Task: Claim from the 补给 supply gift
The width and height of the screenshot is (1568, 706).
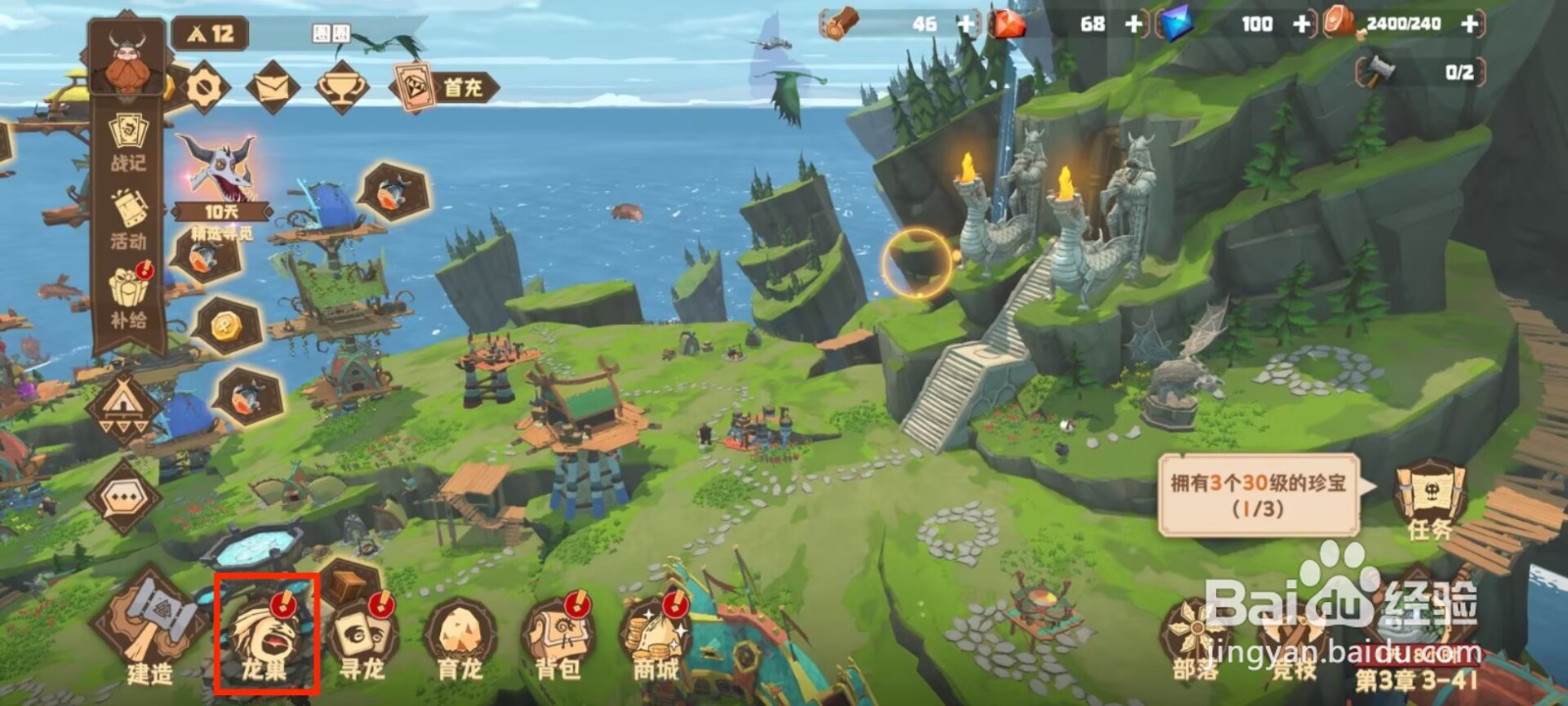Action: click(127, 299)
